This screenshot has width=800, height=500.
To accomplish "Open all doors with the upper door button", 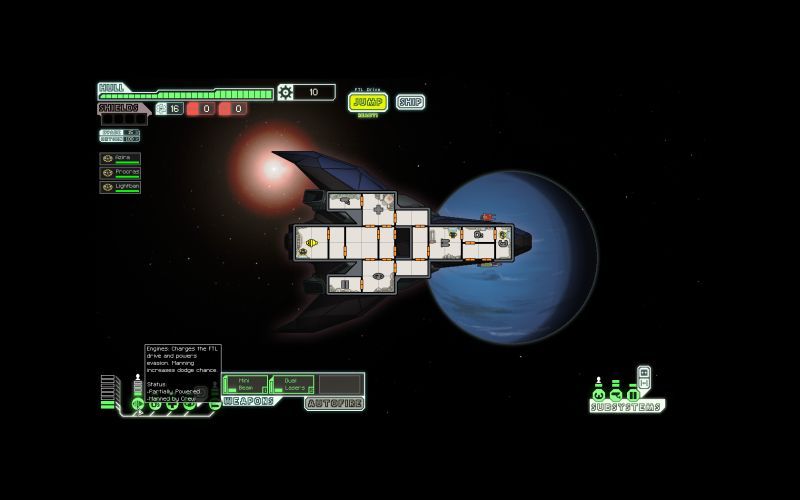I will 644,372.
